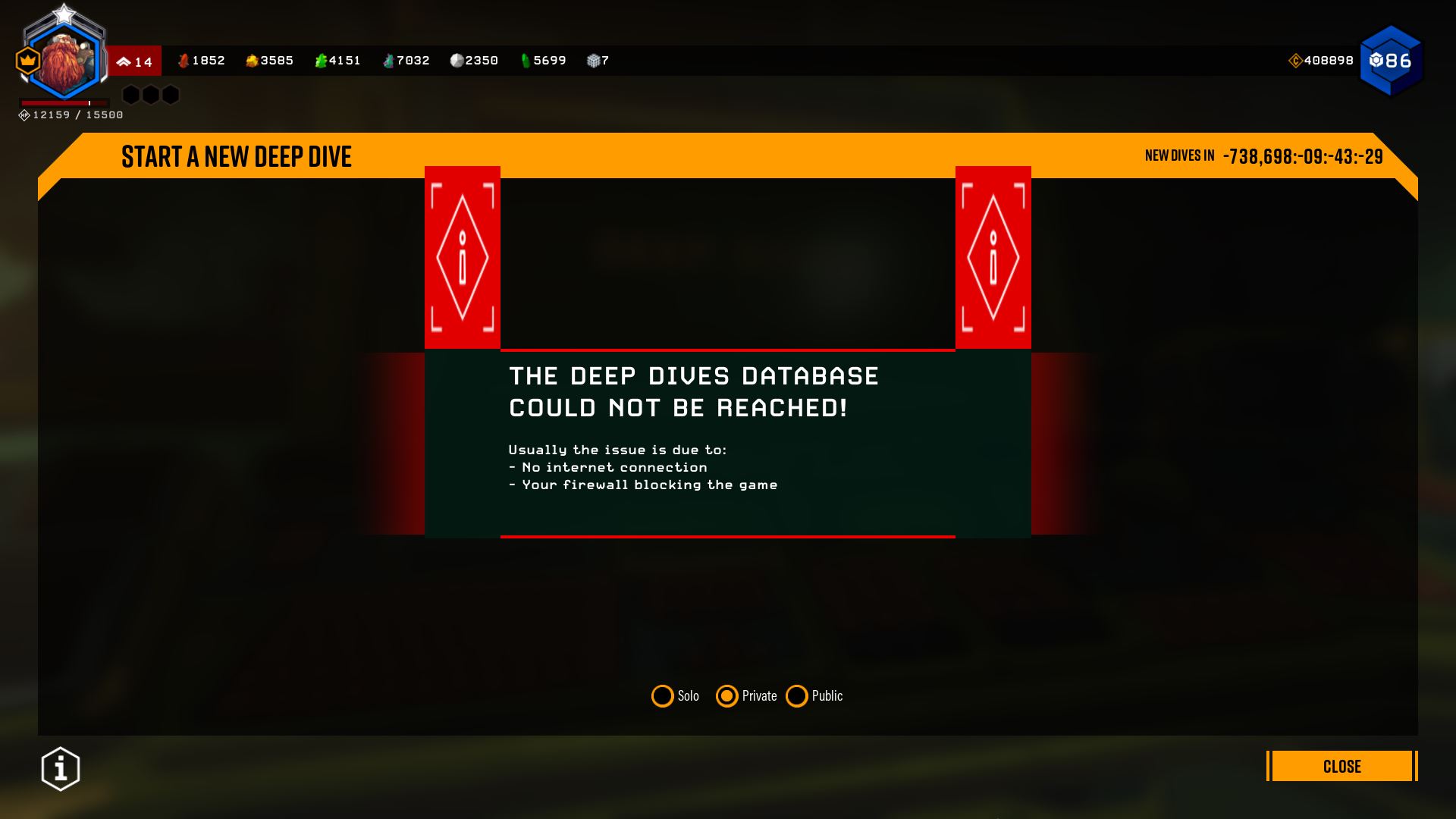The image size is (1456, 819).
Task: Select the Enor Pearl icon beside 2350
Action: coord(456,60)
